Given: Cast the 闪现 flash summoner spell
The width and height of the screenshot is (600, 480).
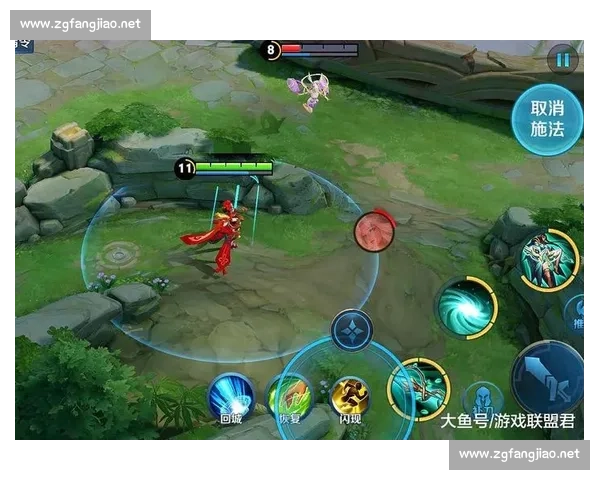Looking at the screenshot, I should [350, 399].
